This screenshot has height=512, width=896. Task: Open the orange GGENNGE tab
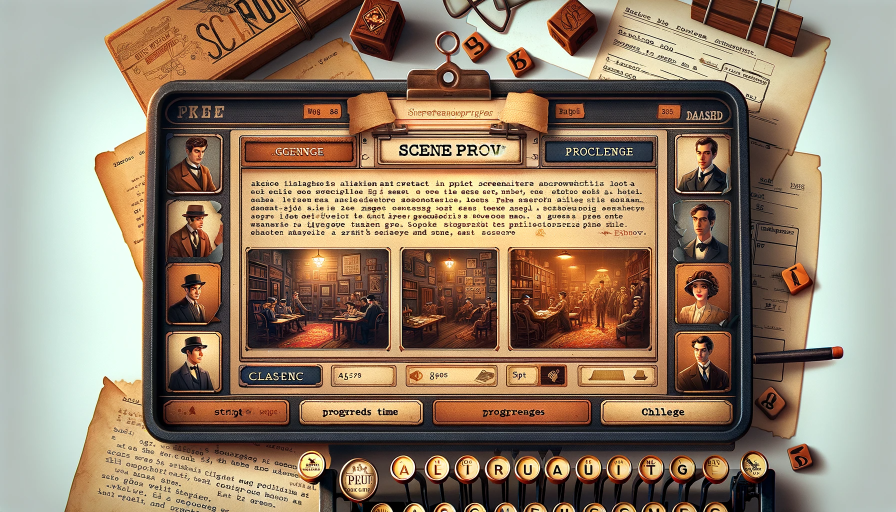coord(299,152)
